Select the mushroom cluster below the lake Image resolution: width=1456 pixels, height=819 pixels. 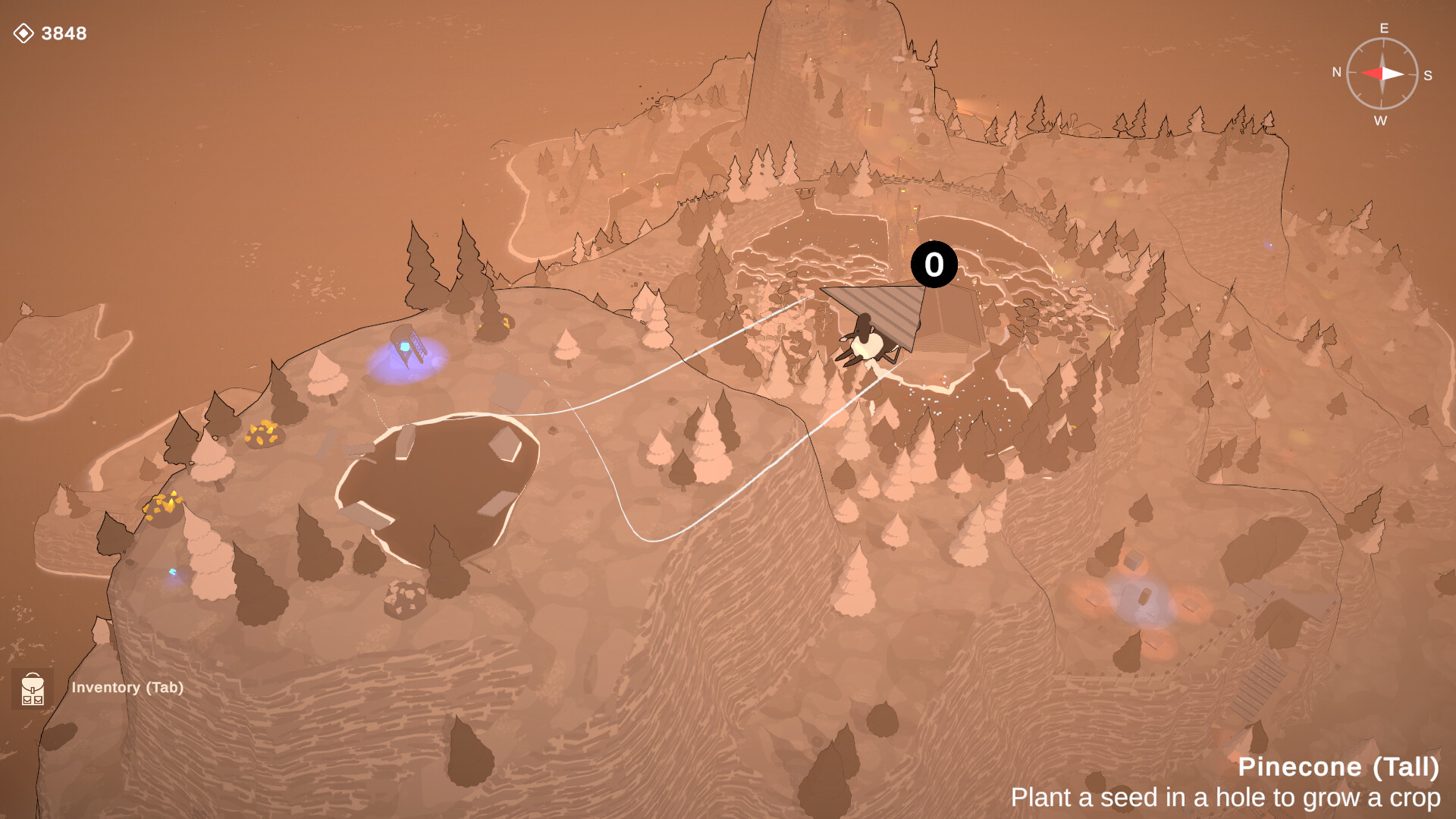click(406, 596)
